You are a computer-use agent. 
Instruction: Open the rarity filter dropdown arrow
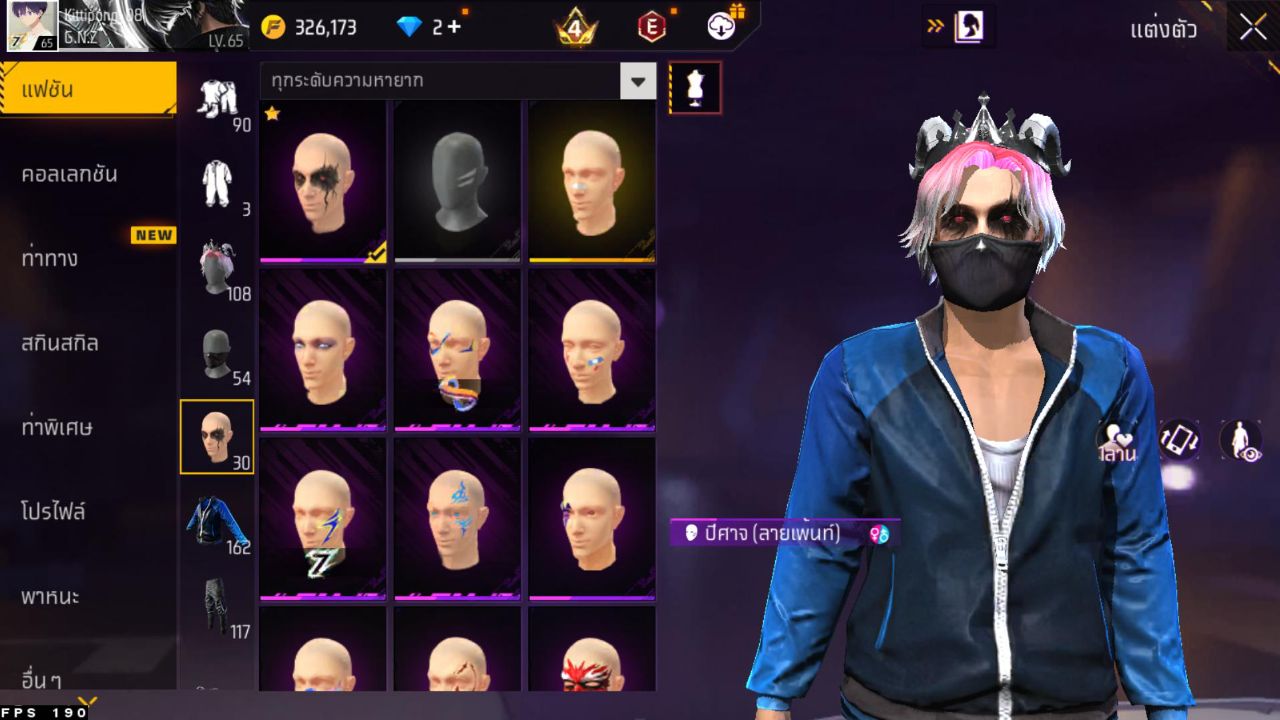[639, 81]
